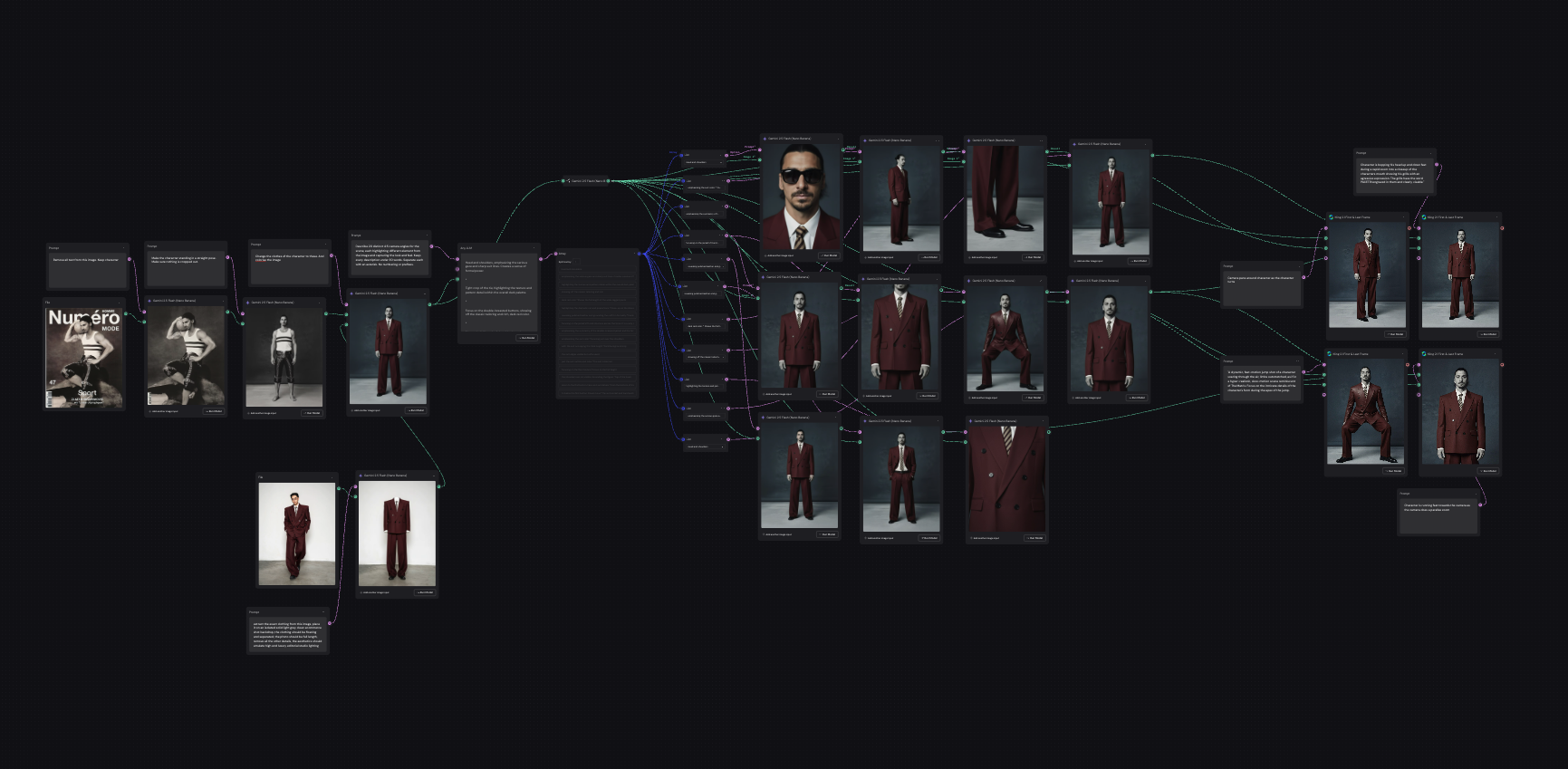
Task: Click Add another image input on the crouching pose node
Action: 983,398
